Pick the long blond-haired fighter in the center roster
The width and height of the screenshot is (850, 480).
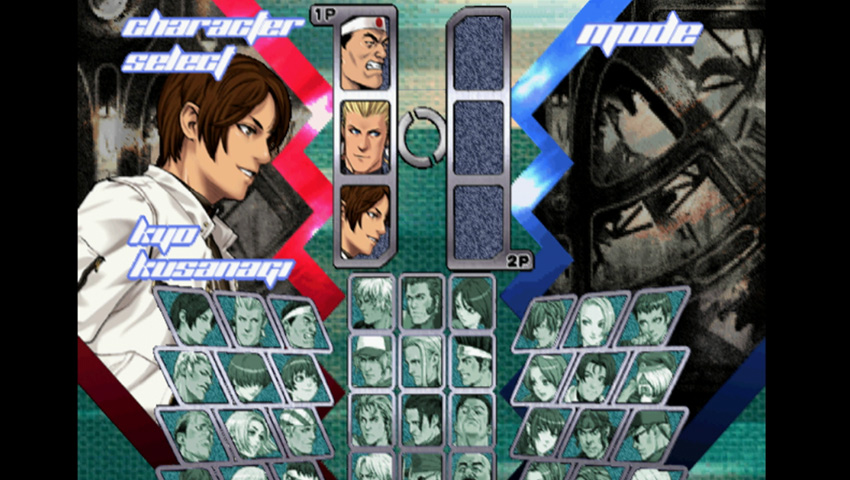(x=421, y=359)
